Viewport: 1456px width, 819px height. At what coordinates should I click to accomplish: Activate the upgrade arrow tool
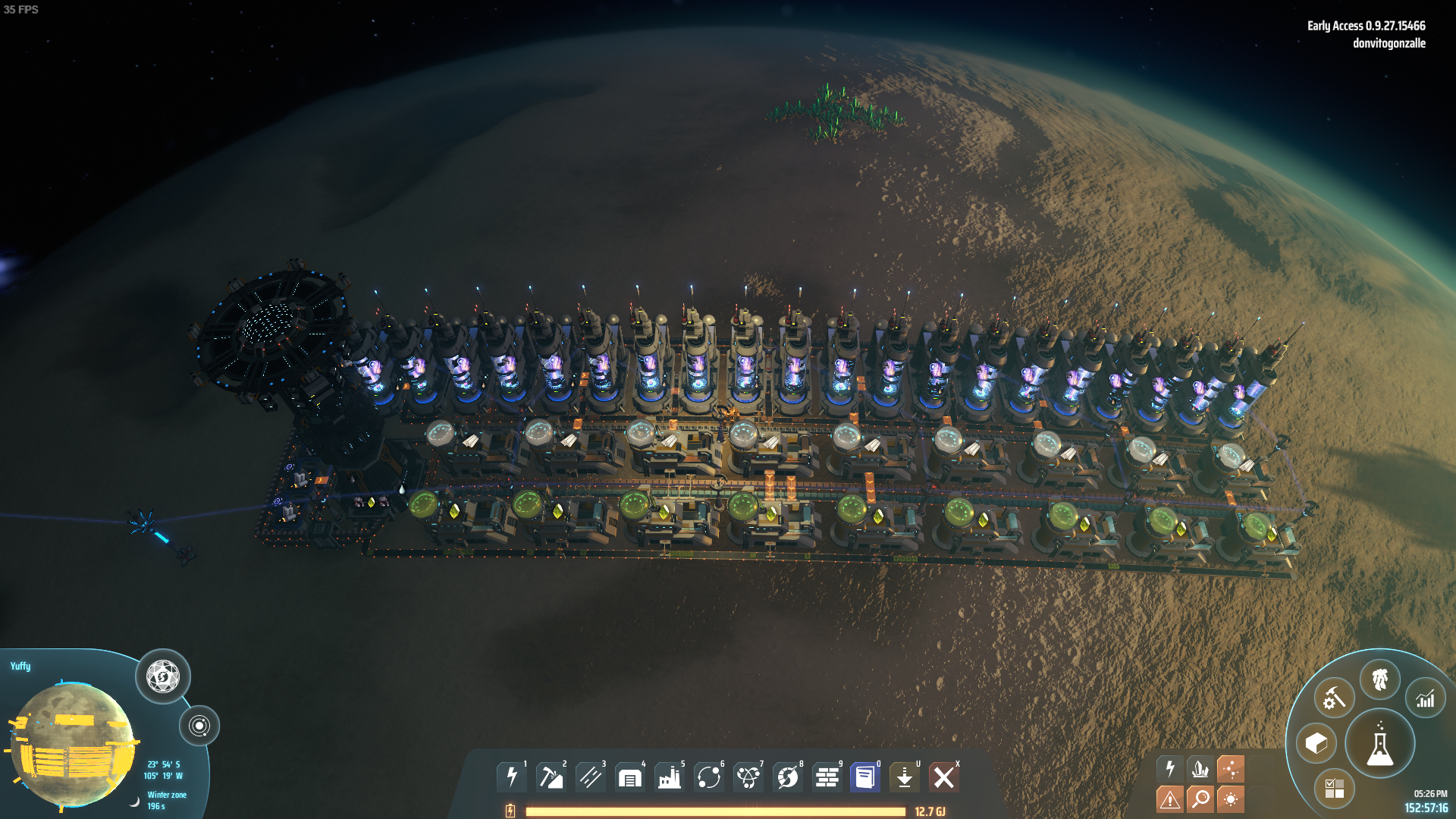(905, 777)
